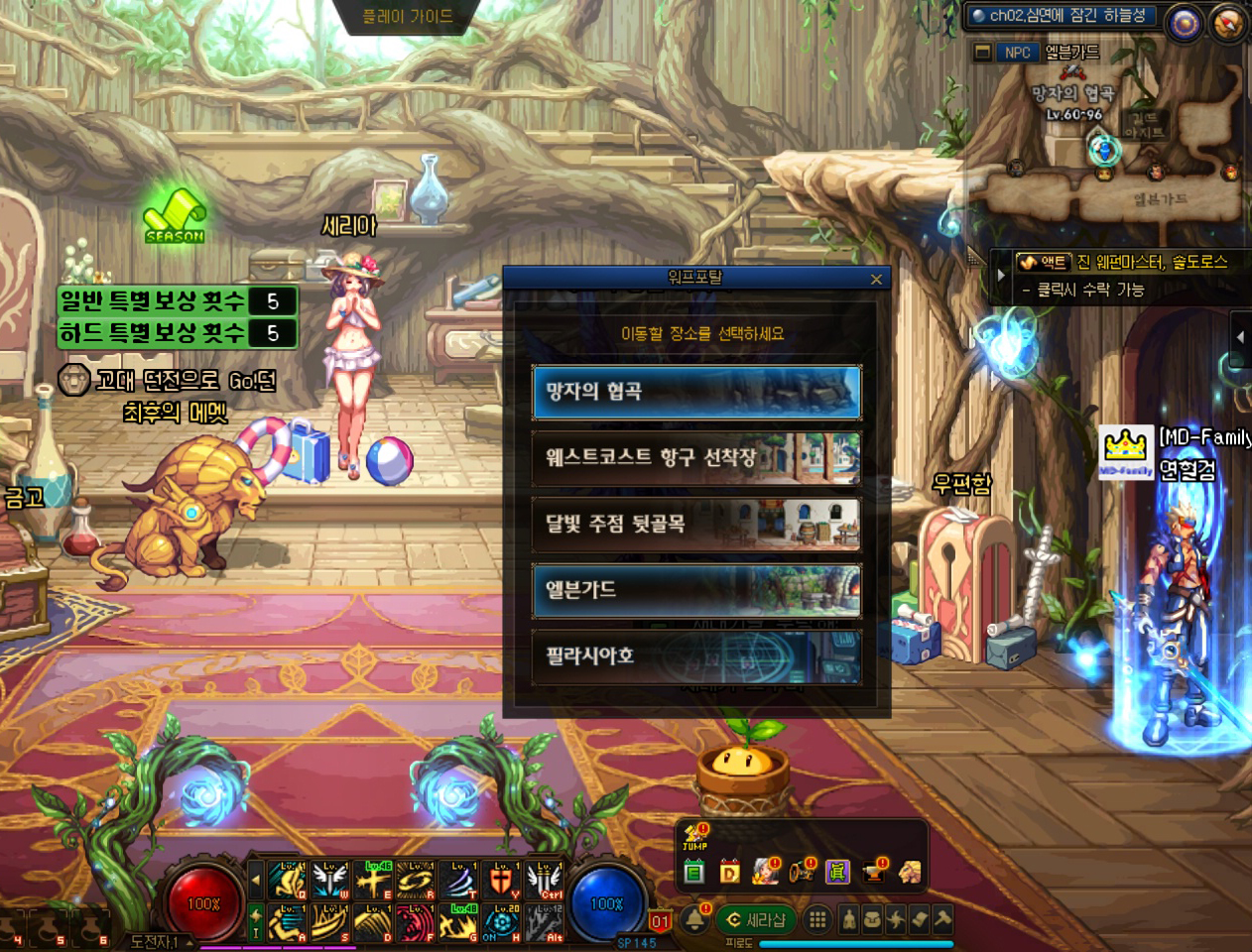This screenshot has width=1252, height=952.
Task: Click 고대 던전으로 Go!던 event banner
Action: click(x=169, y=382)
